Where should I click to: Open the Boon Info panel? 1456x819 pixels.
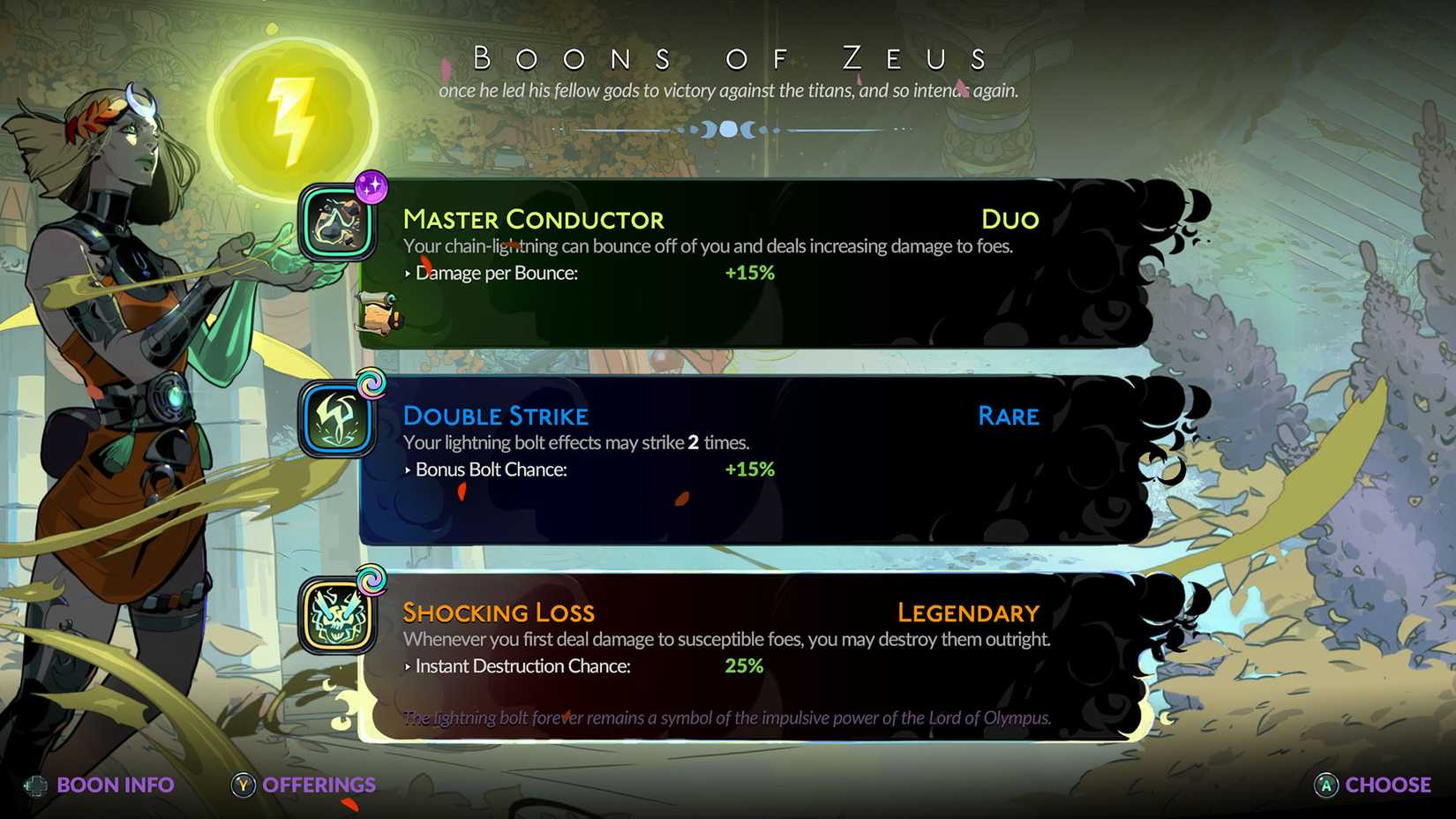115,785
